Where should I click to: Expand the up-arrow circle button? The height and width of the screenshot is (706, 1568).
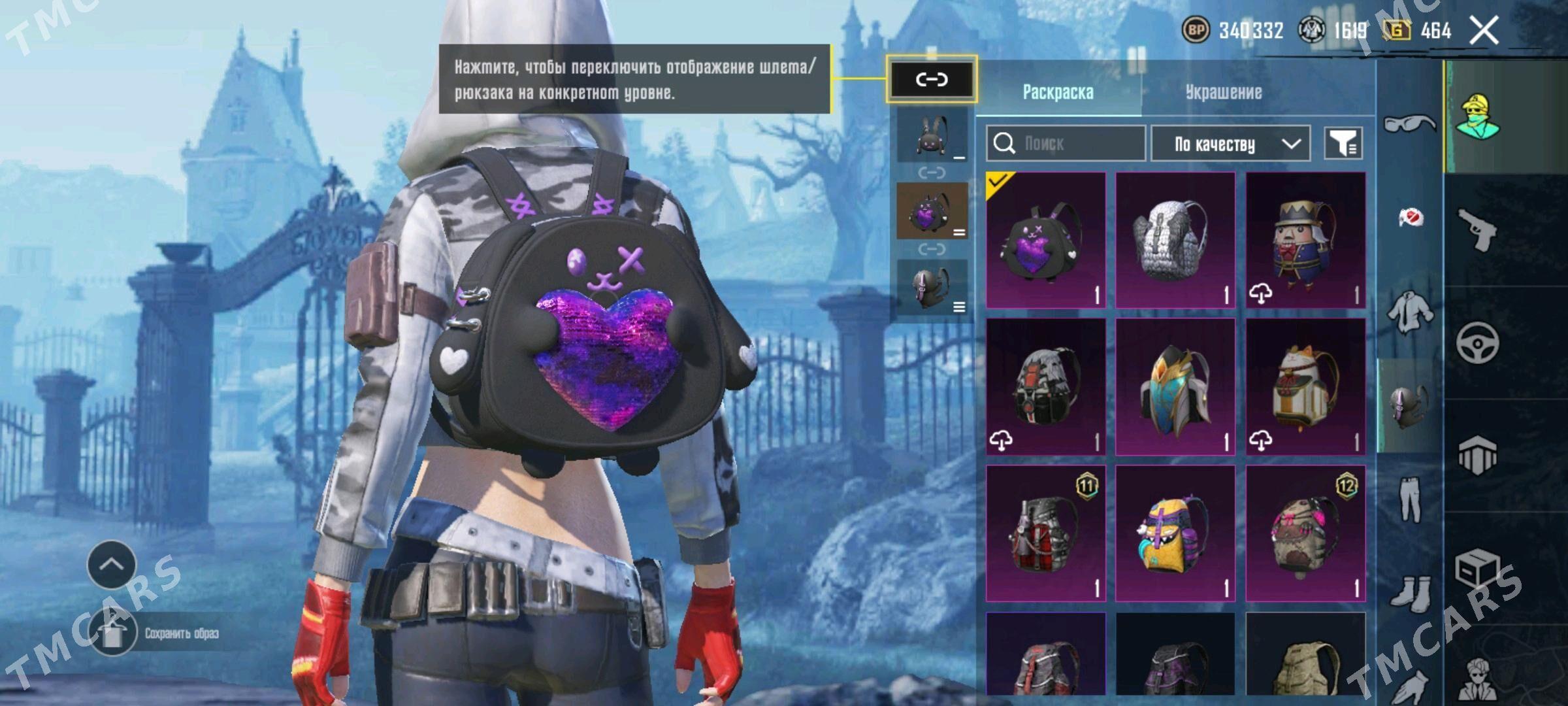coord(111,564)
